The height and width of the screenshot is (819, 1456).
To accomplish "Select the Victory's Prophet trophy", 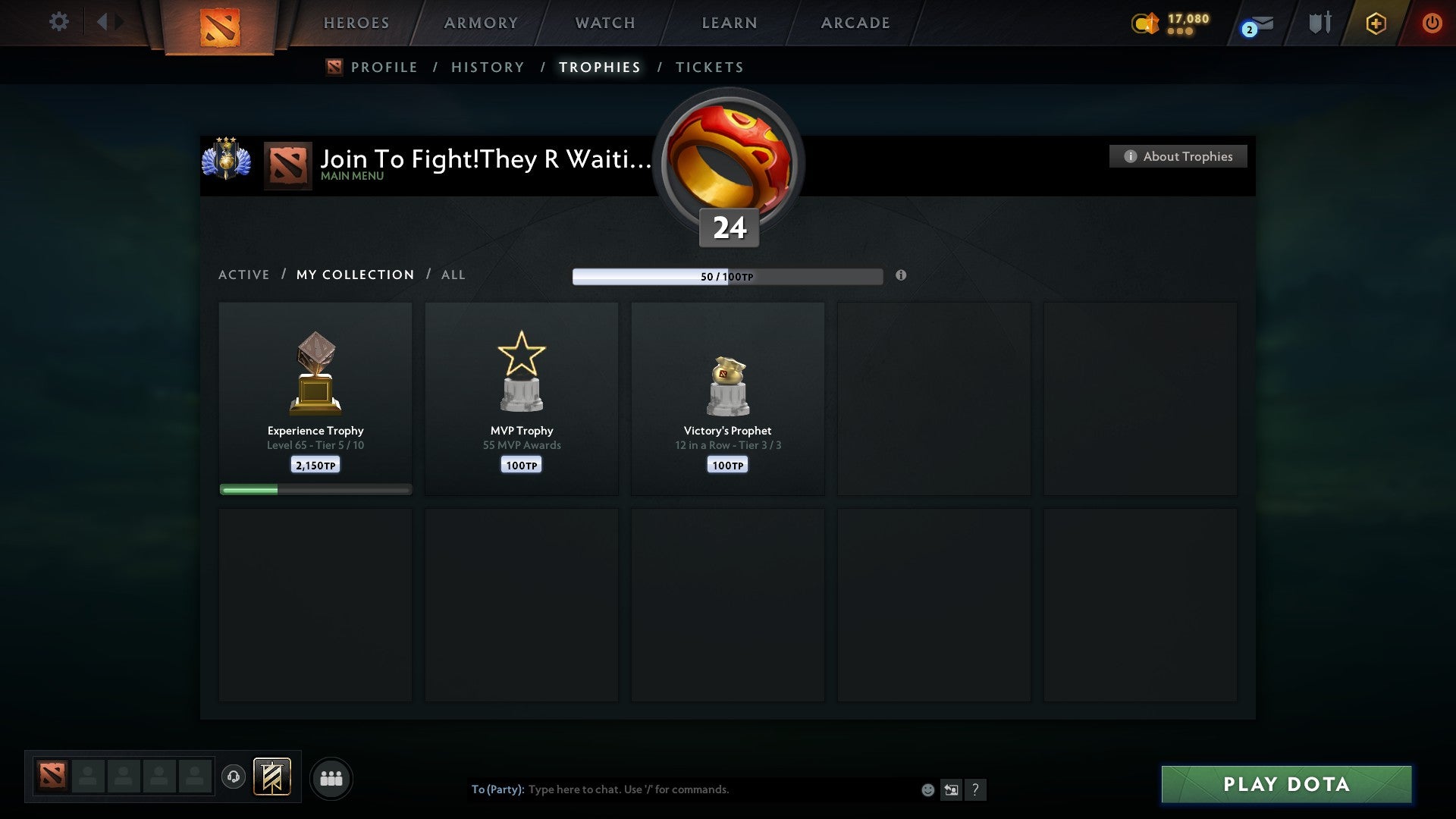I will pyautogui.click(x=727, y=394).
